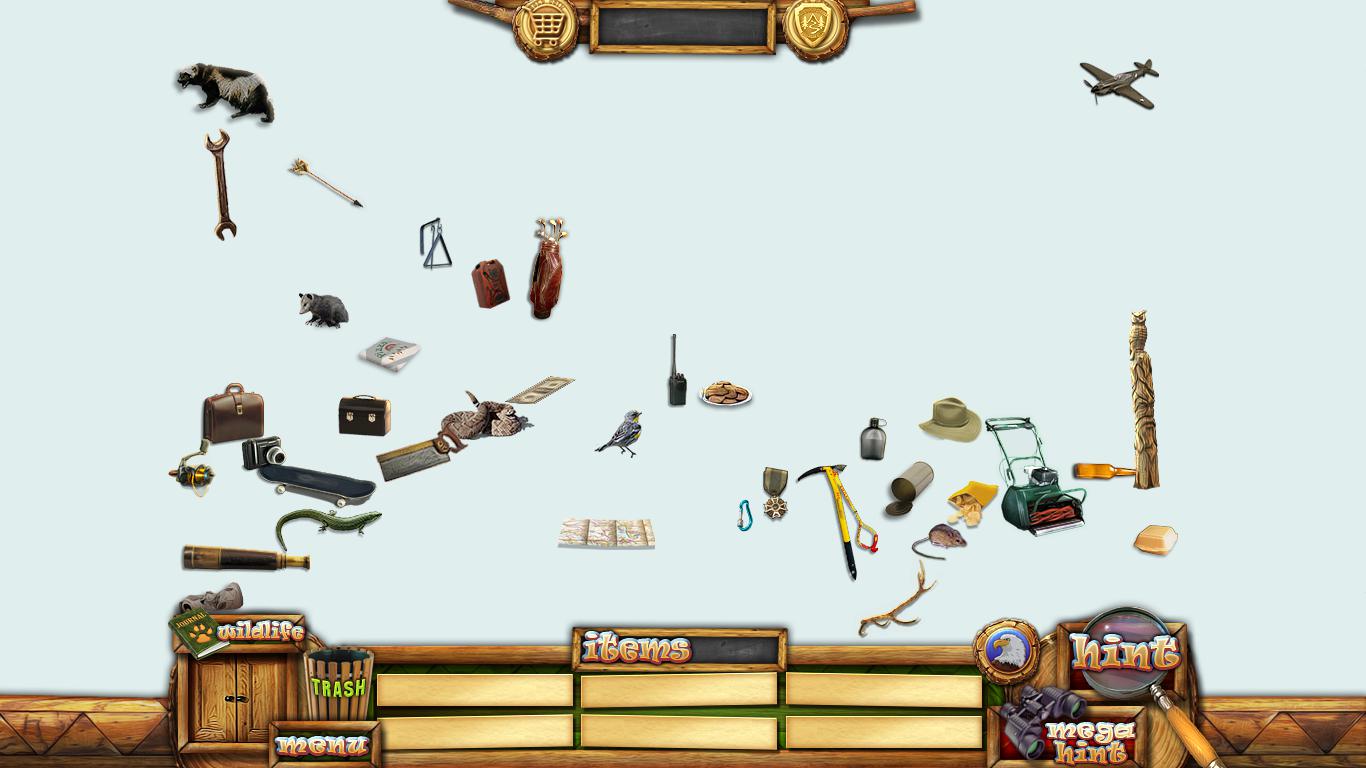
Task: Click the gold ranger badge icon
Action: click(x=815, y=27)
